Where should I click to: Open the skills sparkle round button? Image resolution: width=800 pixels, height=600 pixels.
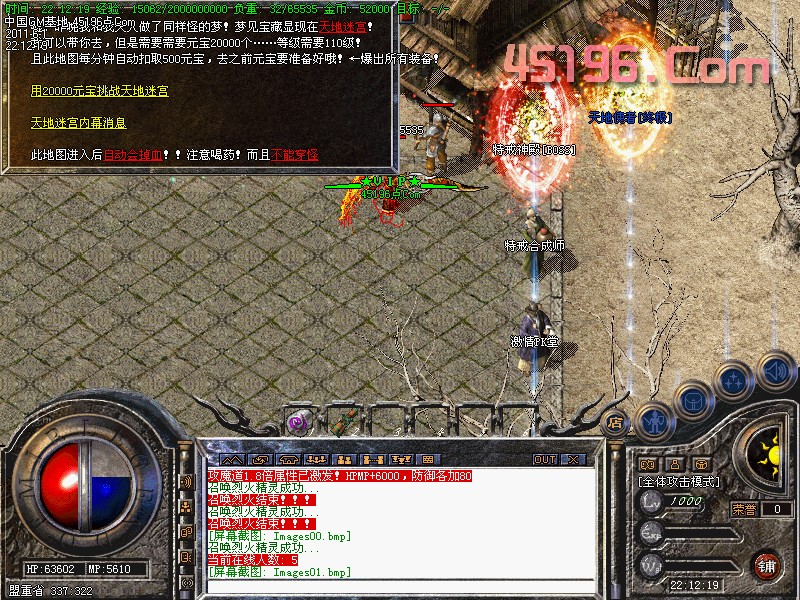coord(734,381)
